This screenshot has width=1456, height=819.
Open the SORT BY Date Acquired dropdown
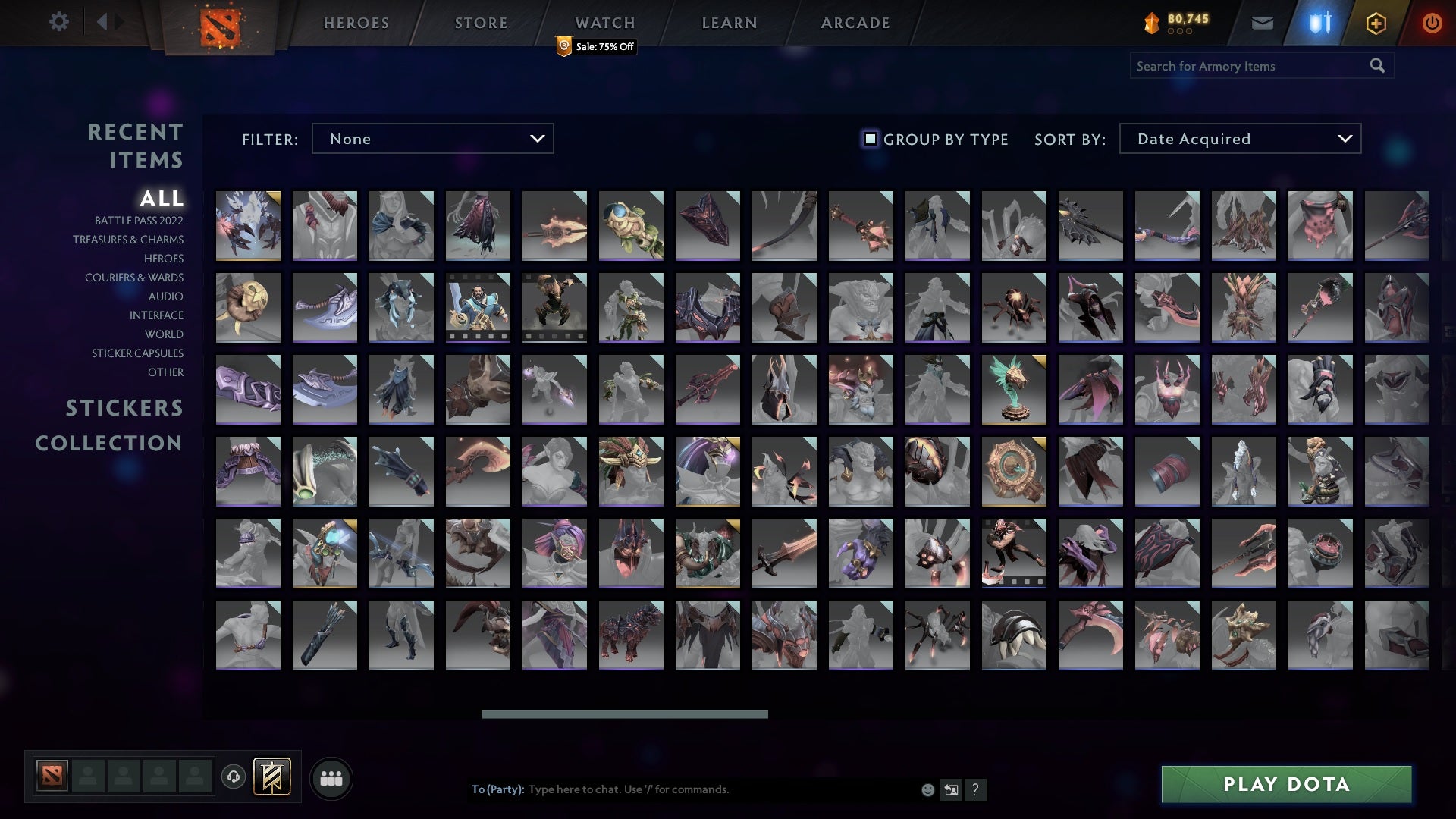click(1239, 139)
